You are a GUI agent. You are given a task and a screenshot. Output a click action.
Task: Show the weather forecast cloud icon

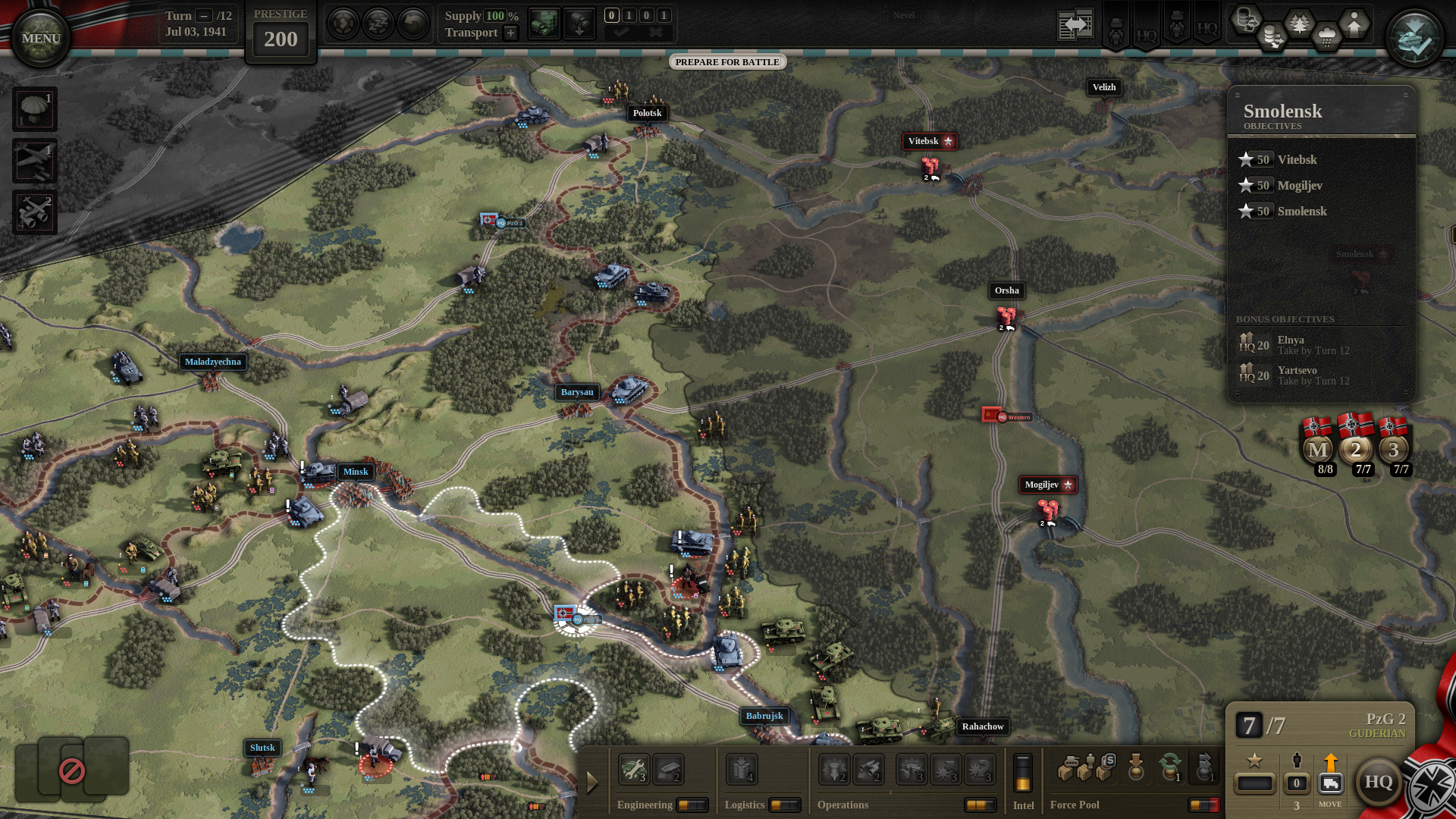(x=1326, y=36)
